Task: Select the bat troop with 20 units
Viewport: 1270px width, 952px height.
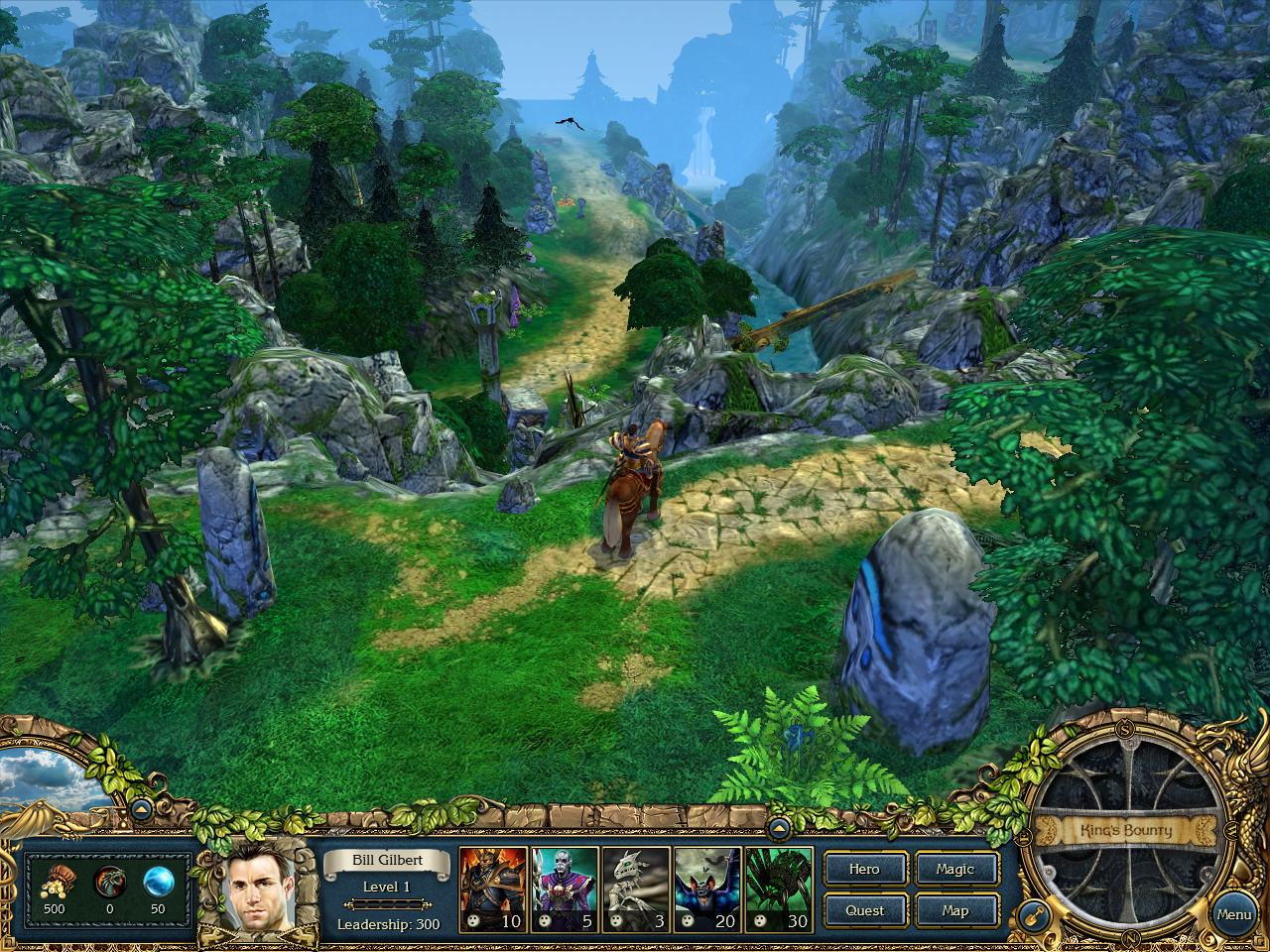Action: coord(707,890)
